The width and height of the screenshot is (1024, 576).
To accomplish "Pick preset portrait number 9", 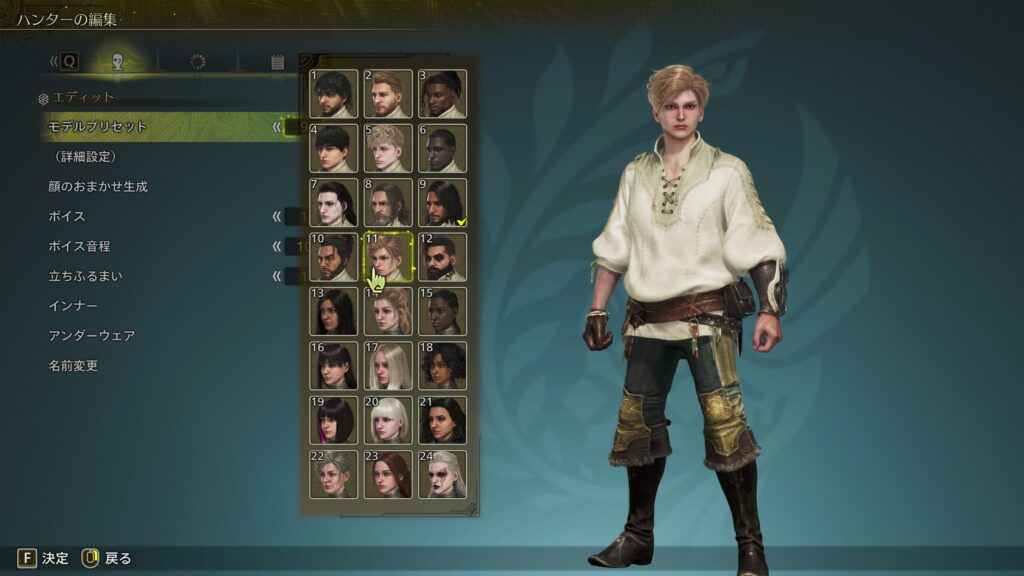I will [x=442, y=203].
